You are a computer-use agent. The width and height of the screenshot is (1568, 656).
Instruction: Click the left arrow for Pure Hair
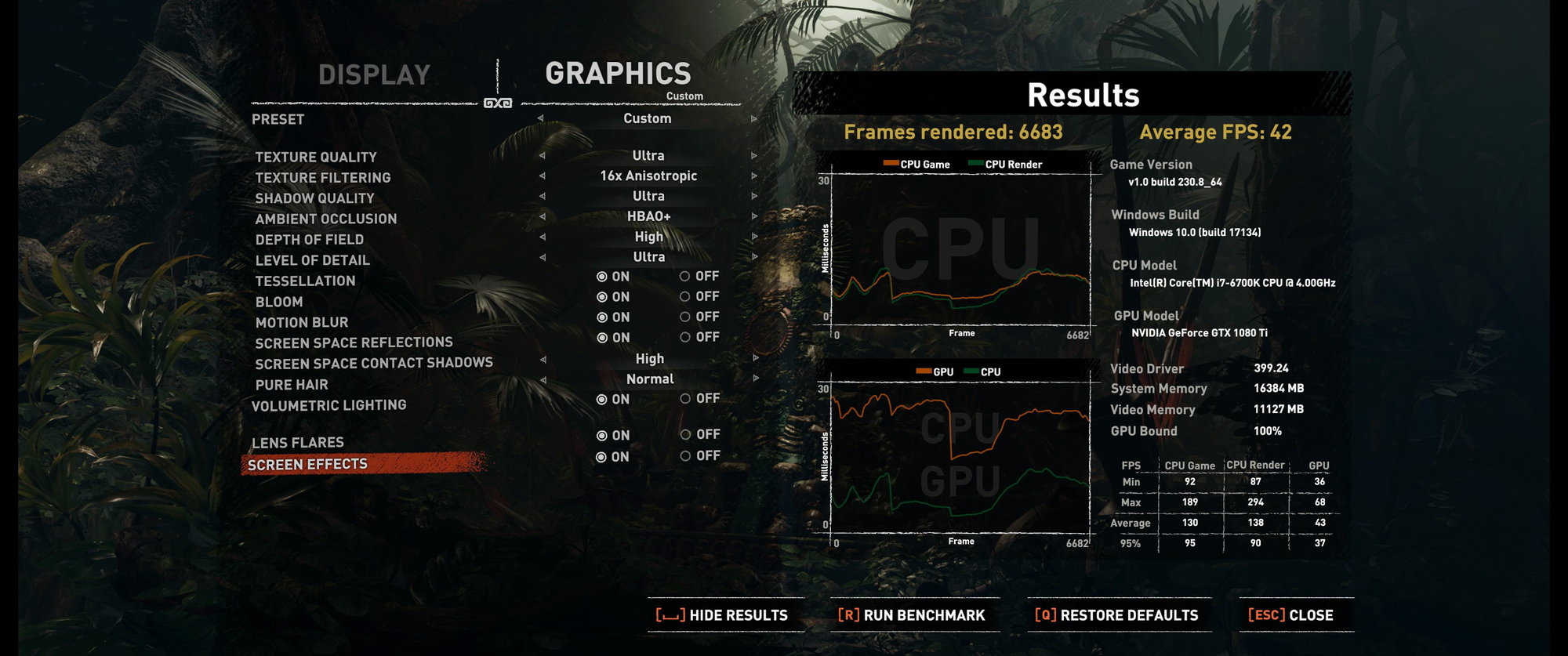point(542,379)
